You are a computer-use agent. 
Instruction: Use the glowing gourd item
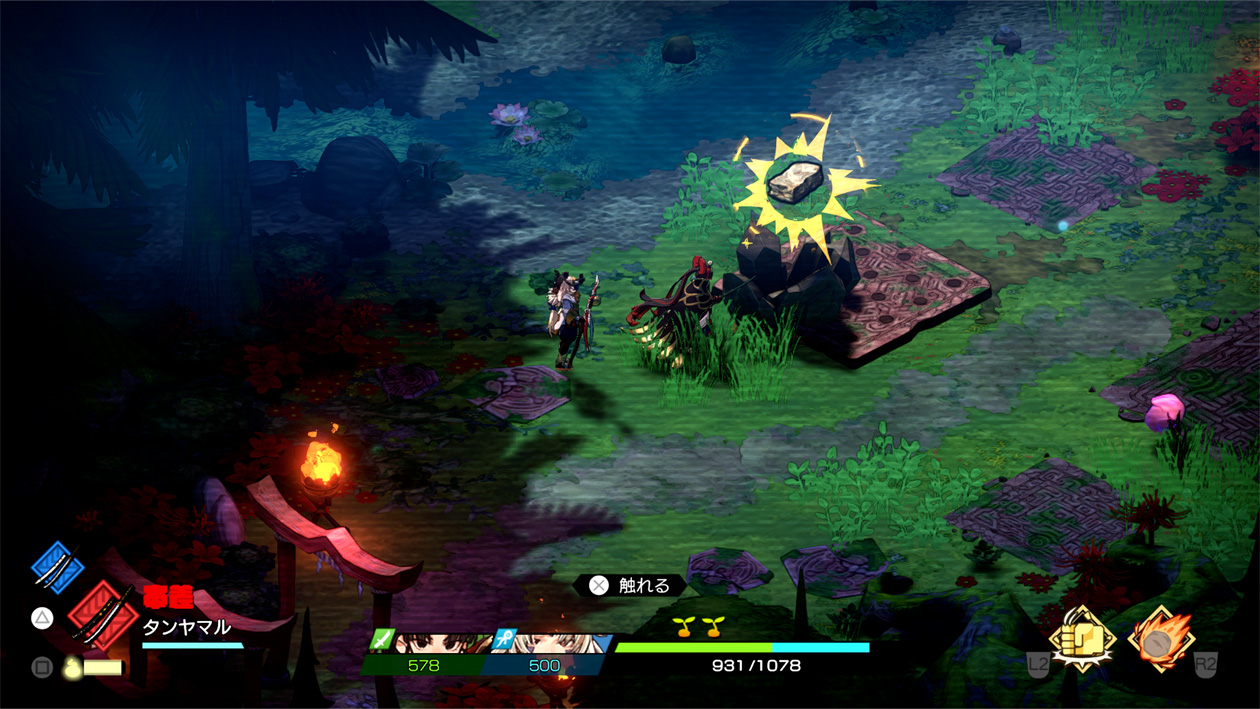pos(71,666)
